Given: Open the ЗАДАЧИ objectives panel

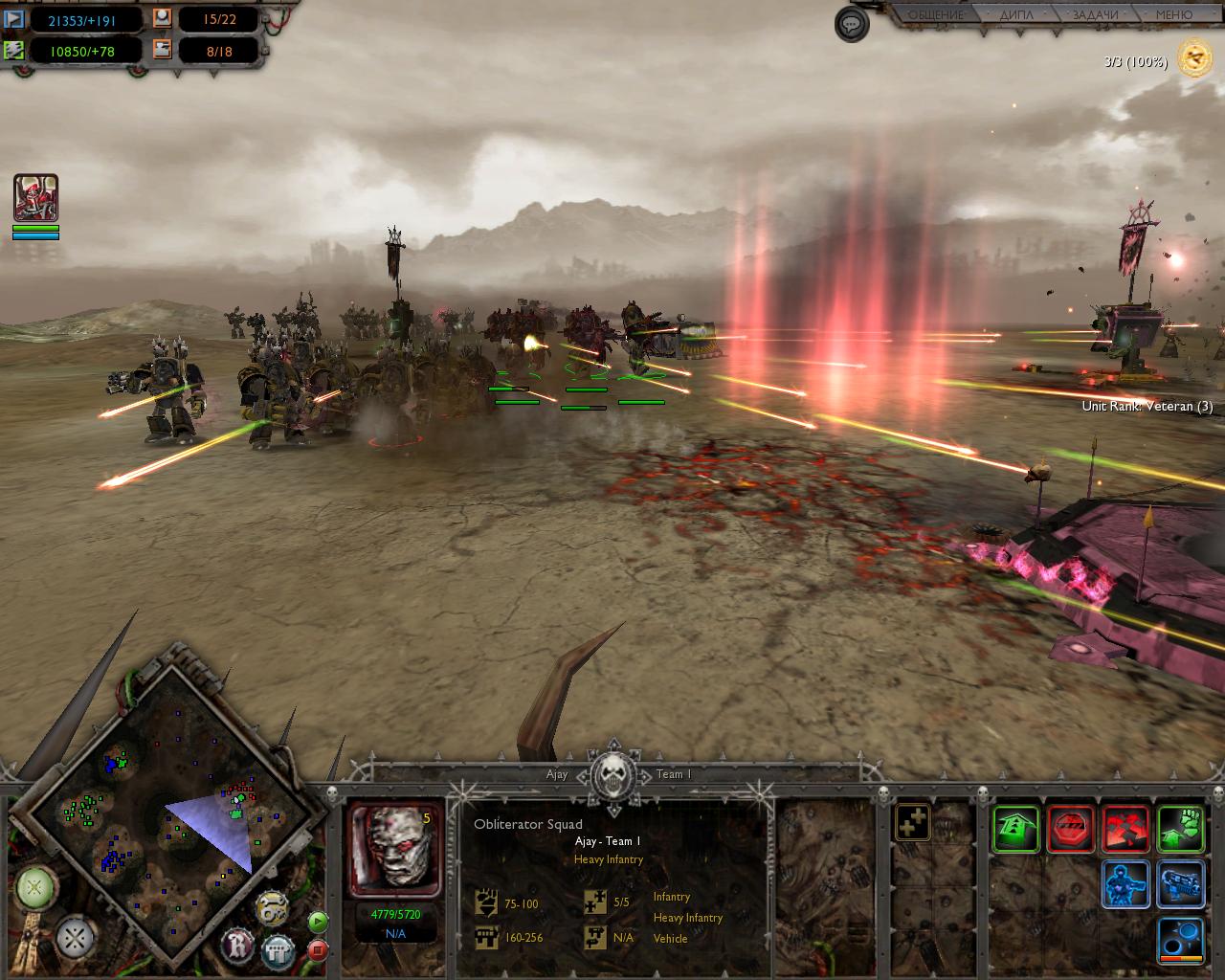Looking at the screenshot, I should [x=1095, y=15].
